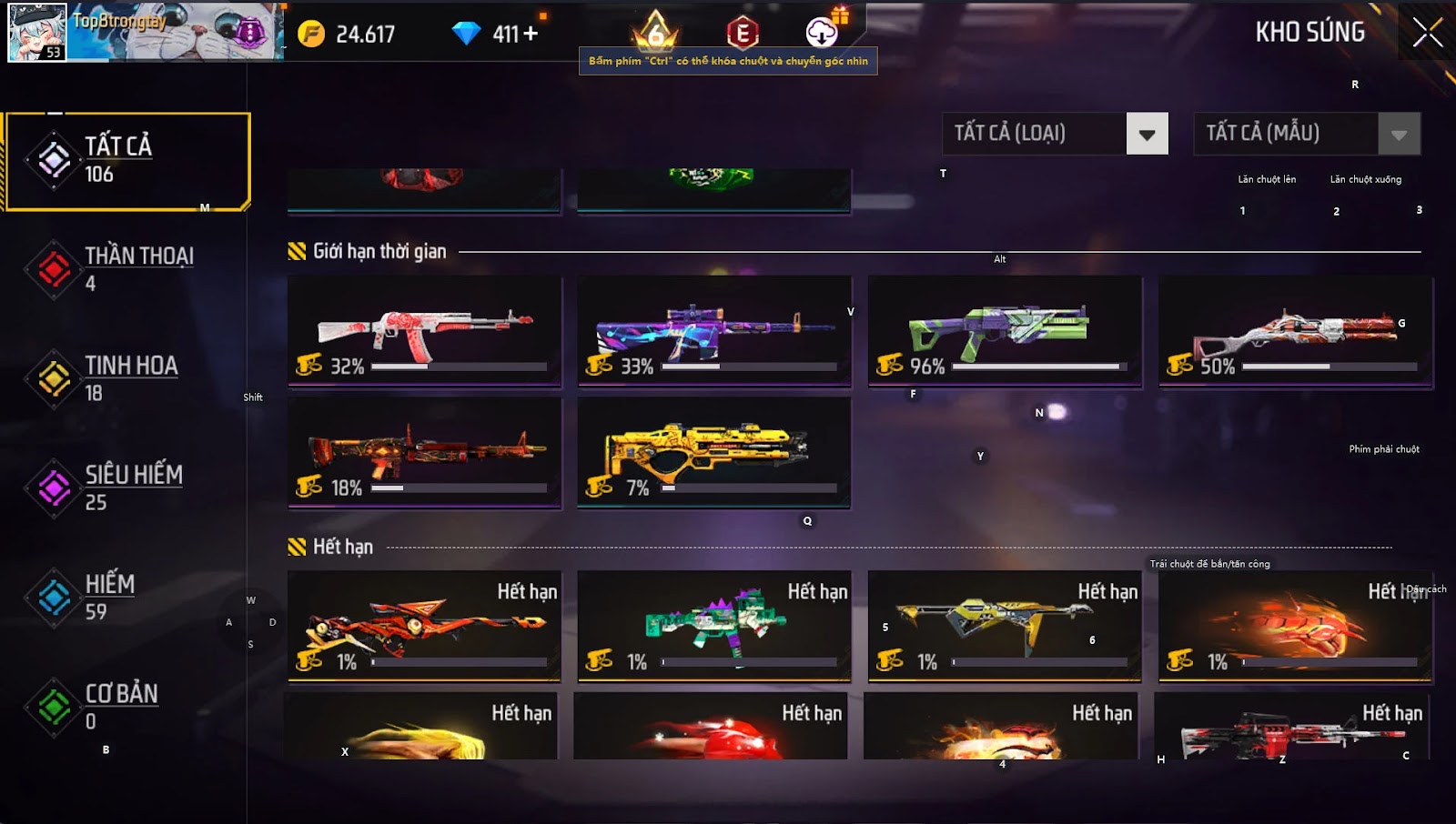Switch to the Hiếm rarity tab
The height and width of the screenshot is (824, 1456).
coord(127,597)
